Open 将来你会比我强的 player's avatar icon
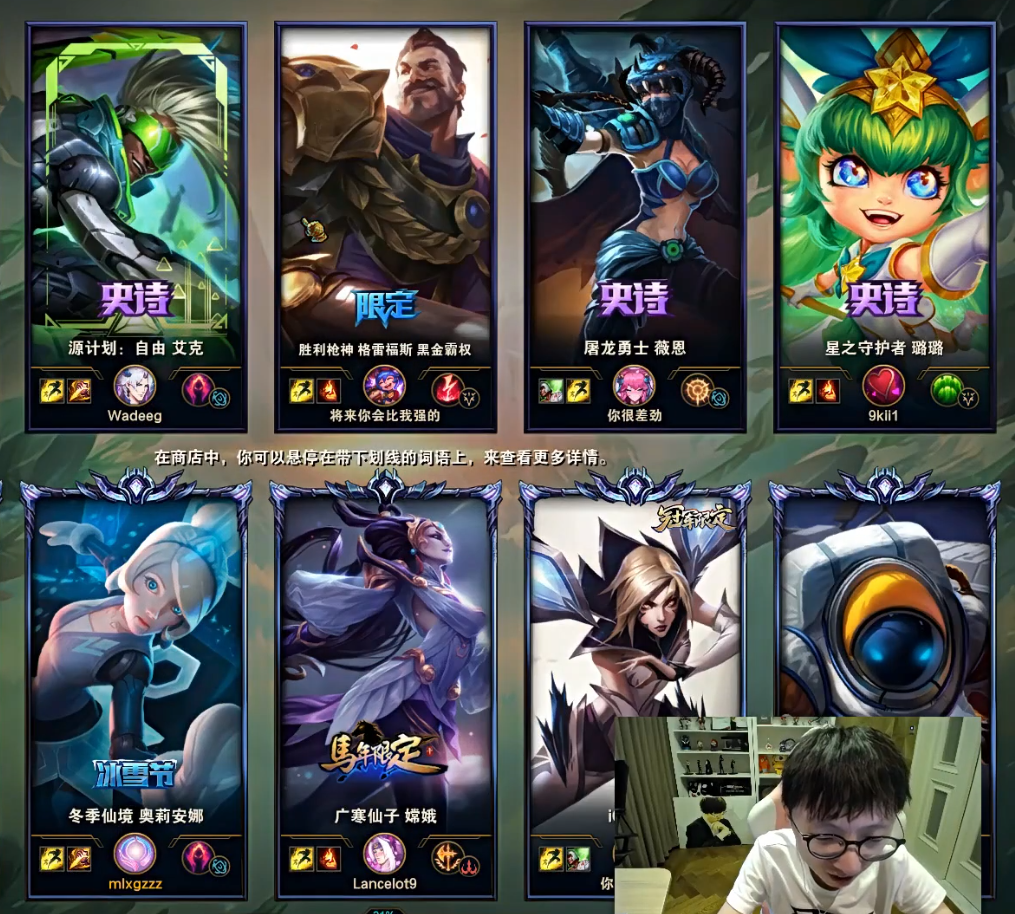Screen dimensions: 1015x914 384,386
